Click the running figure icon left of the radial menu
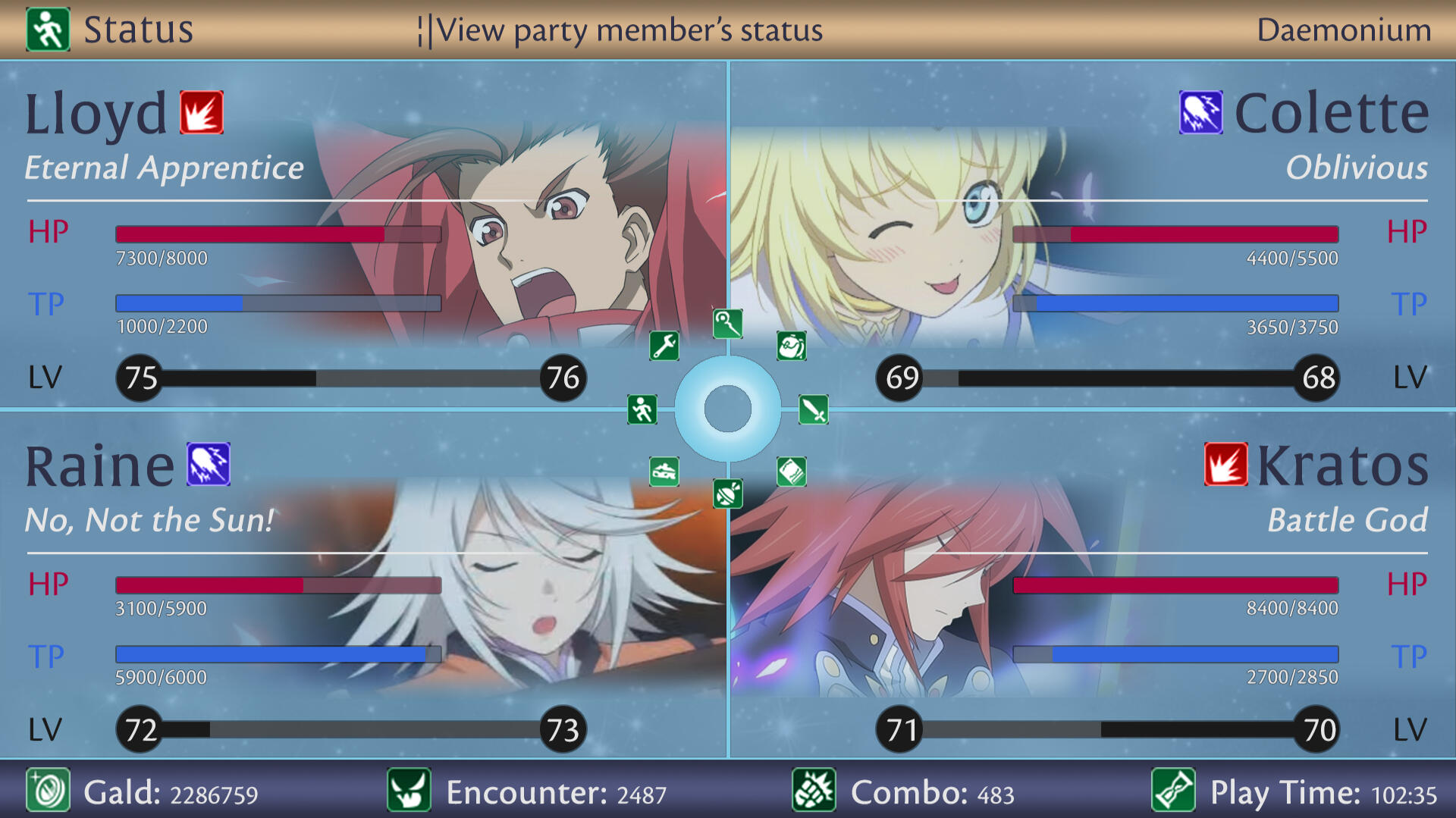Image resolution: width=1456 pixels, height=818 pixels. point(642,409)
